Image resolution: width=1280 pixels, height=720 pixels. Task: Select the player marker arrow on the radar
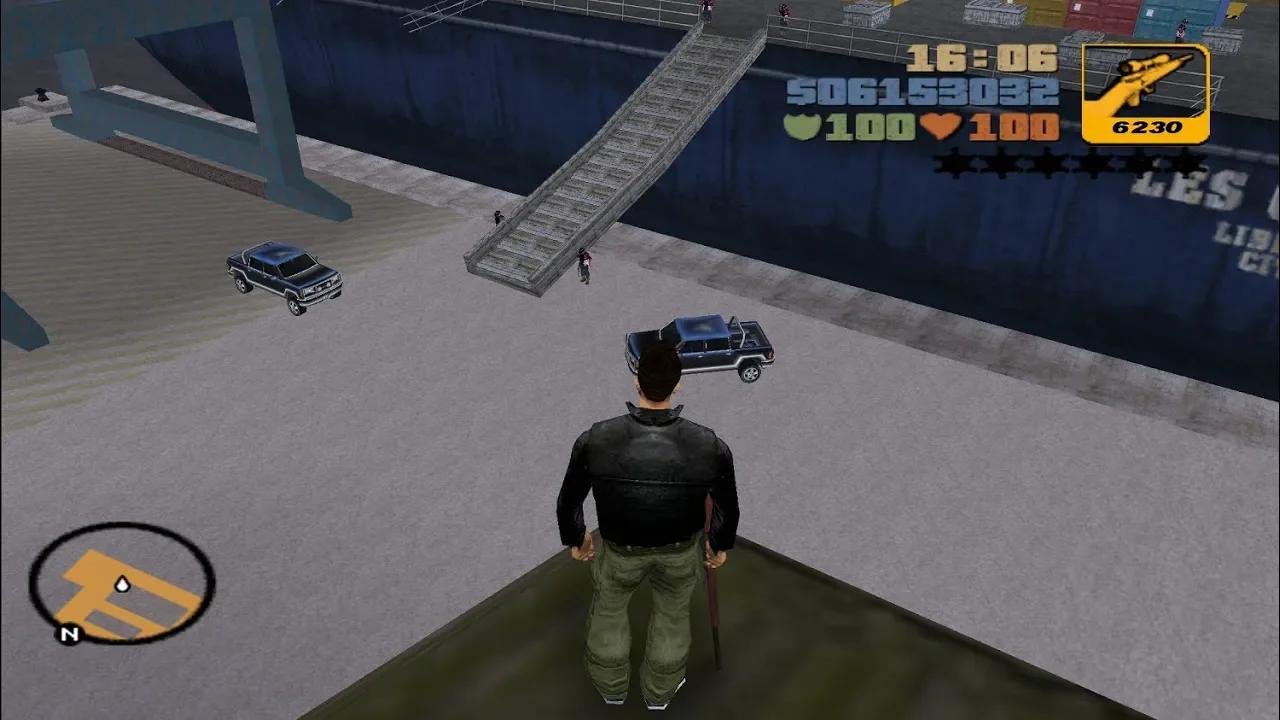click(122, 585)
